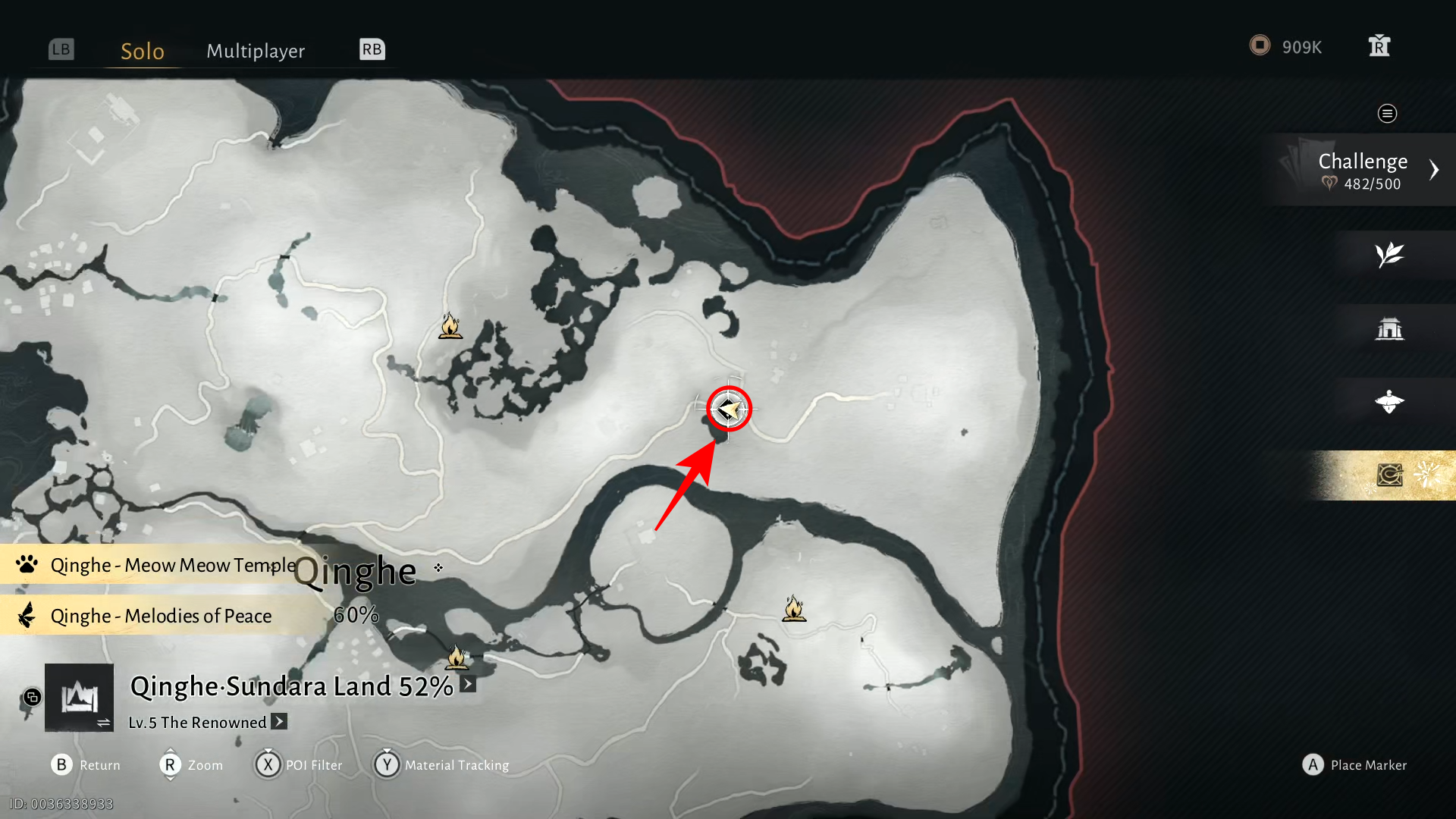Image resolution: width=1456 pixels, height=819 pixels.
Task: Select Qinghe - Melodies of Peace entry
Action: click(159, 616)
